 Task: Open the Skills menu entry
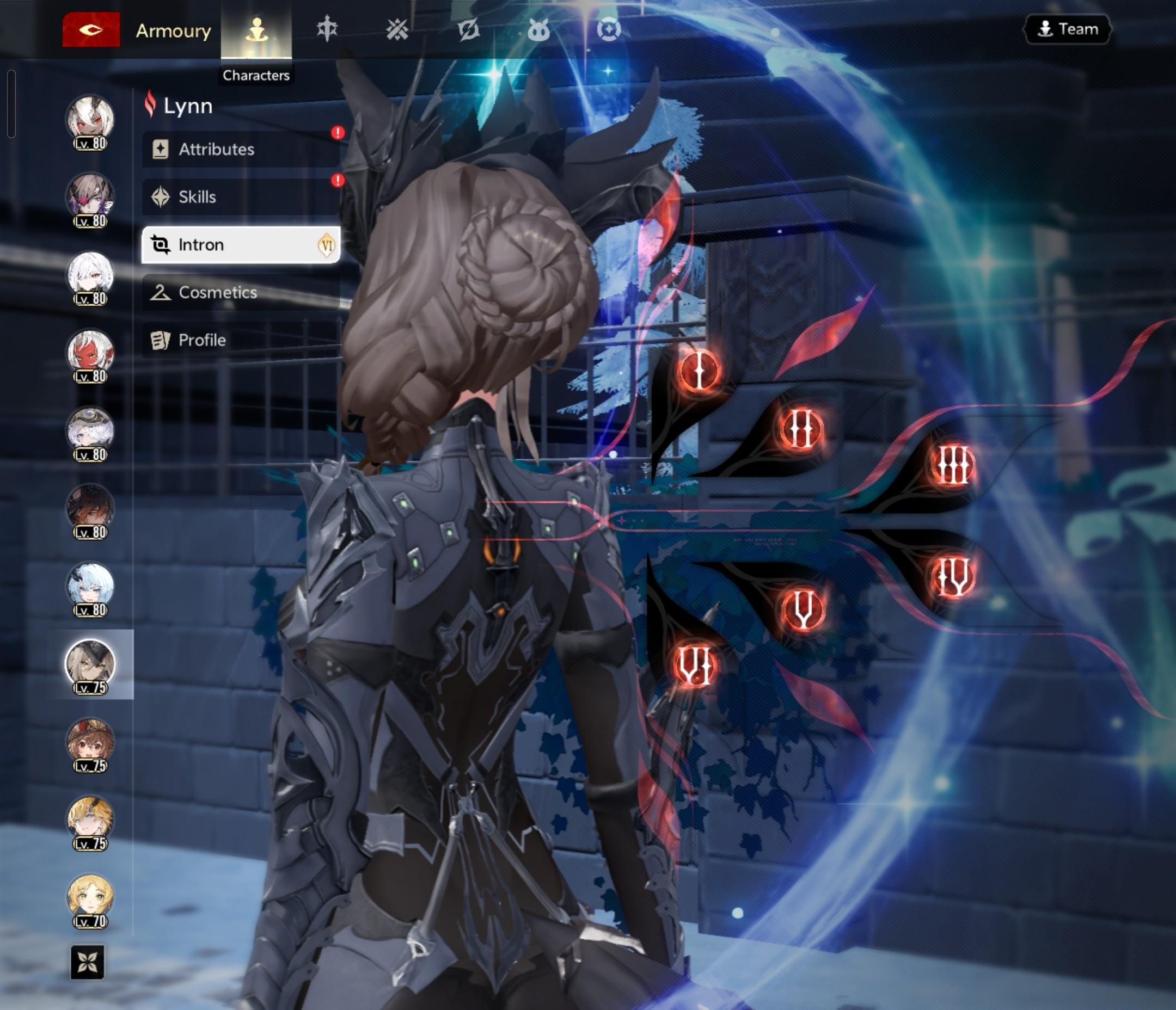[241, 197]
